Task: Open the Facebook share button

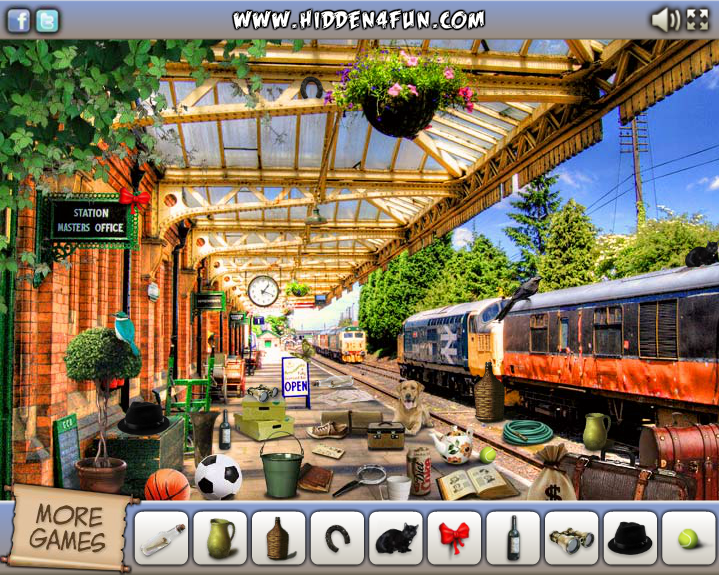Action: [x=19, y=20]
